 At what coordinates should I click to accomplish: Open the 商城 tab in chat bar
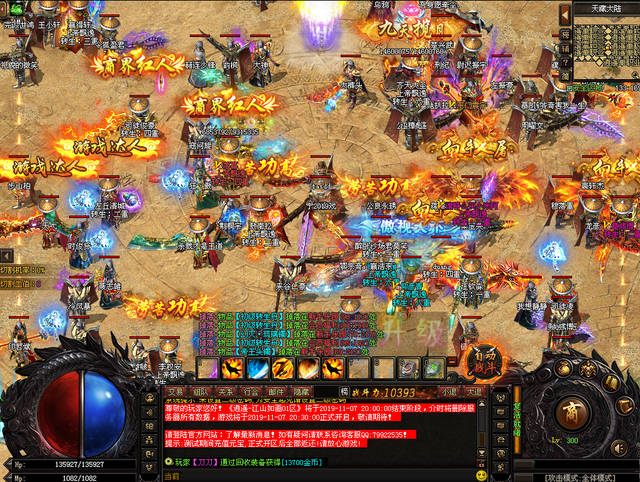point(301,392)
